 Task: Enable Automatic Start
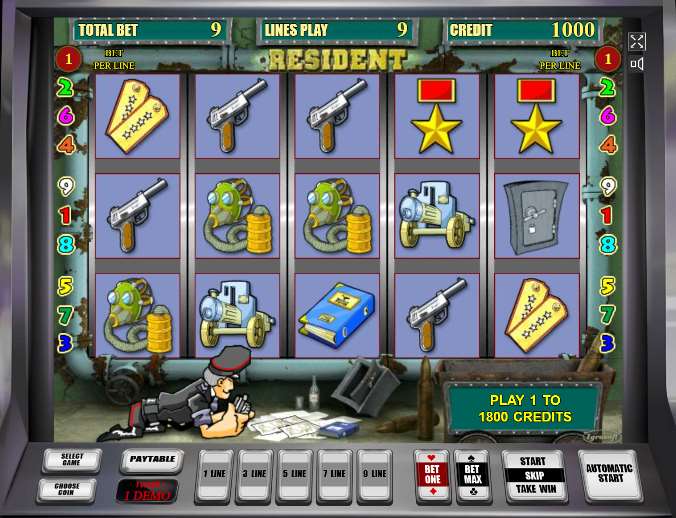pos(608,475)
